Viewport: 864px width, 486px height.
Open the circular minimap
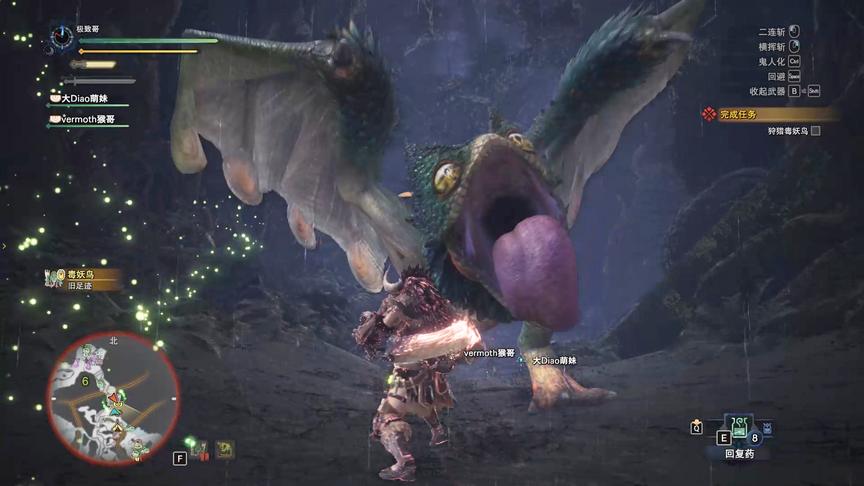click(113, 397)
